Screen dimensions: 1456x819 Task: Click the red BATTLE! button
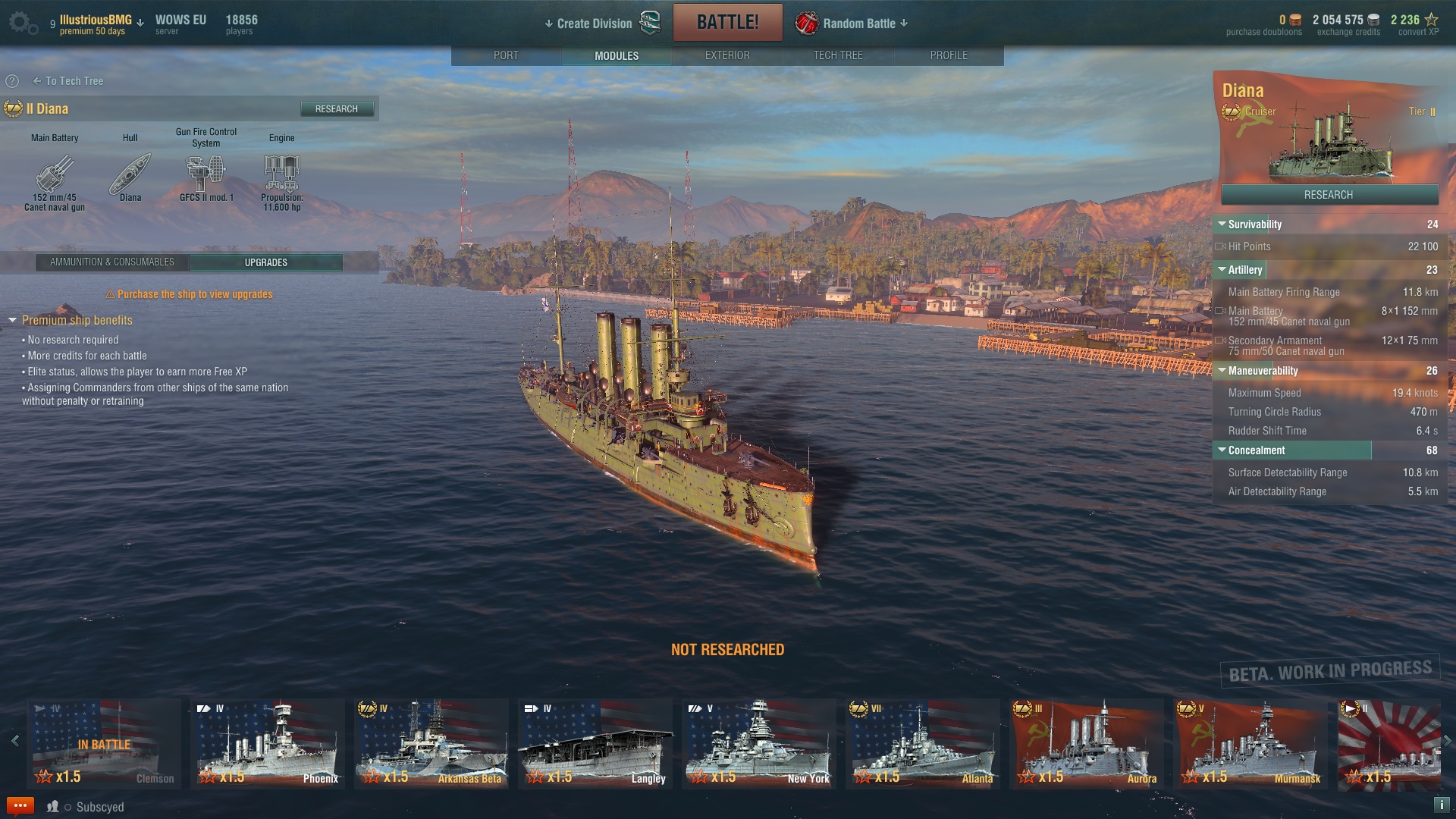click(727, 22)
